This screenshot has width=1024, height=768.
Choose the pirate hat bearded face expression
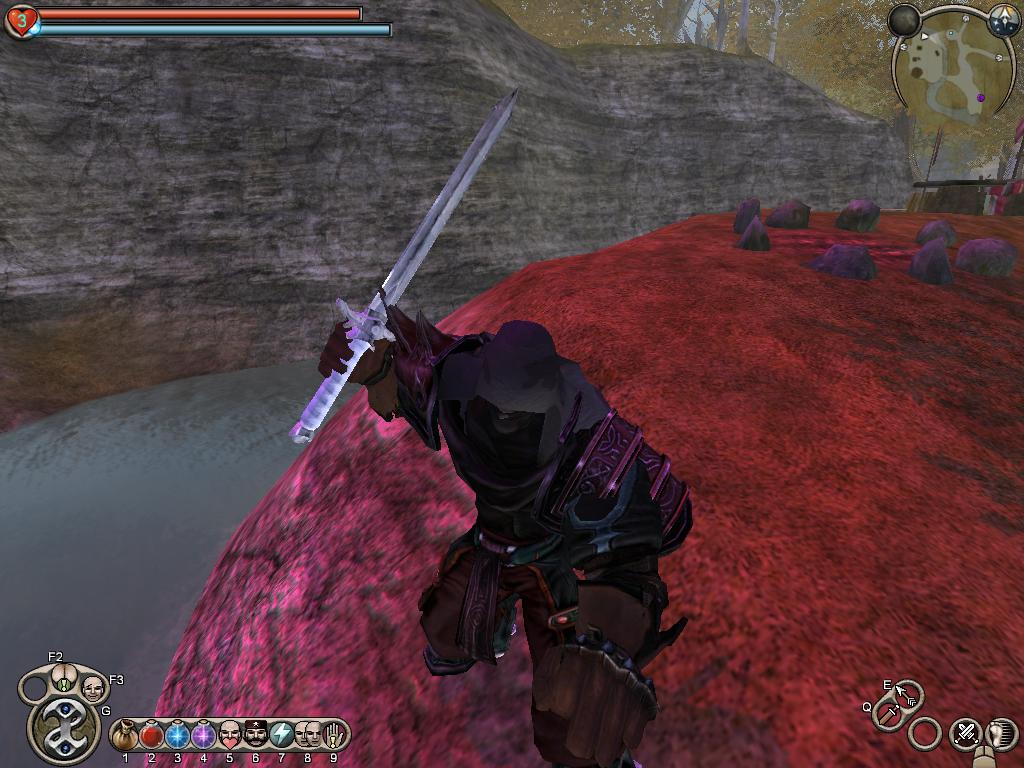point(256,736)
